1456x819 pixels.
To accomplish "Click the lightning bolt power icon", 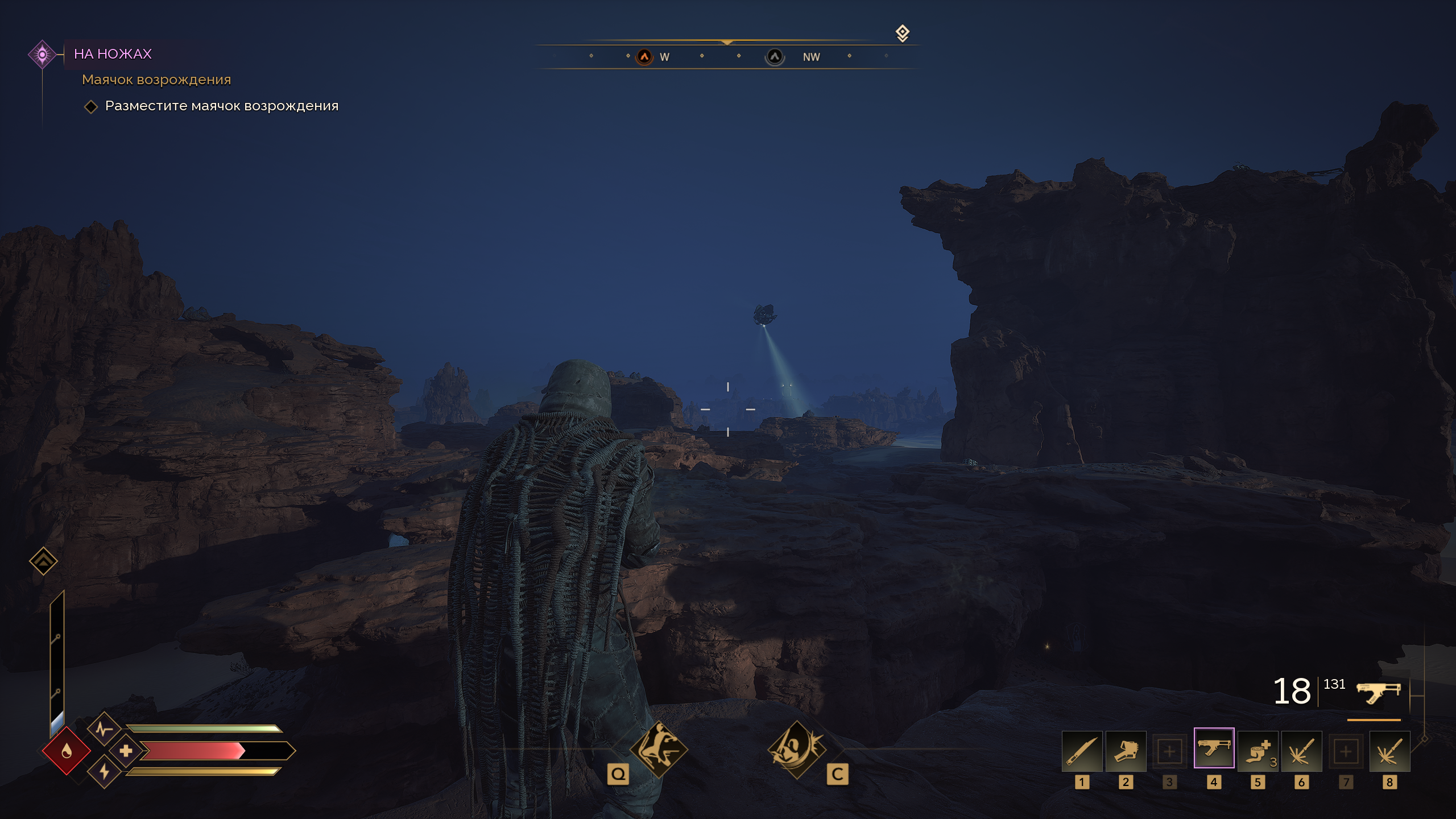I will (x=104, y=772).
